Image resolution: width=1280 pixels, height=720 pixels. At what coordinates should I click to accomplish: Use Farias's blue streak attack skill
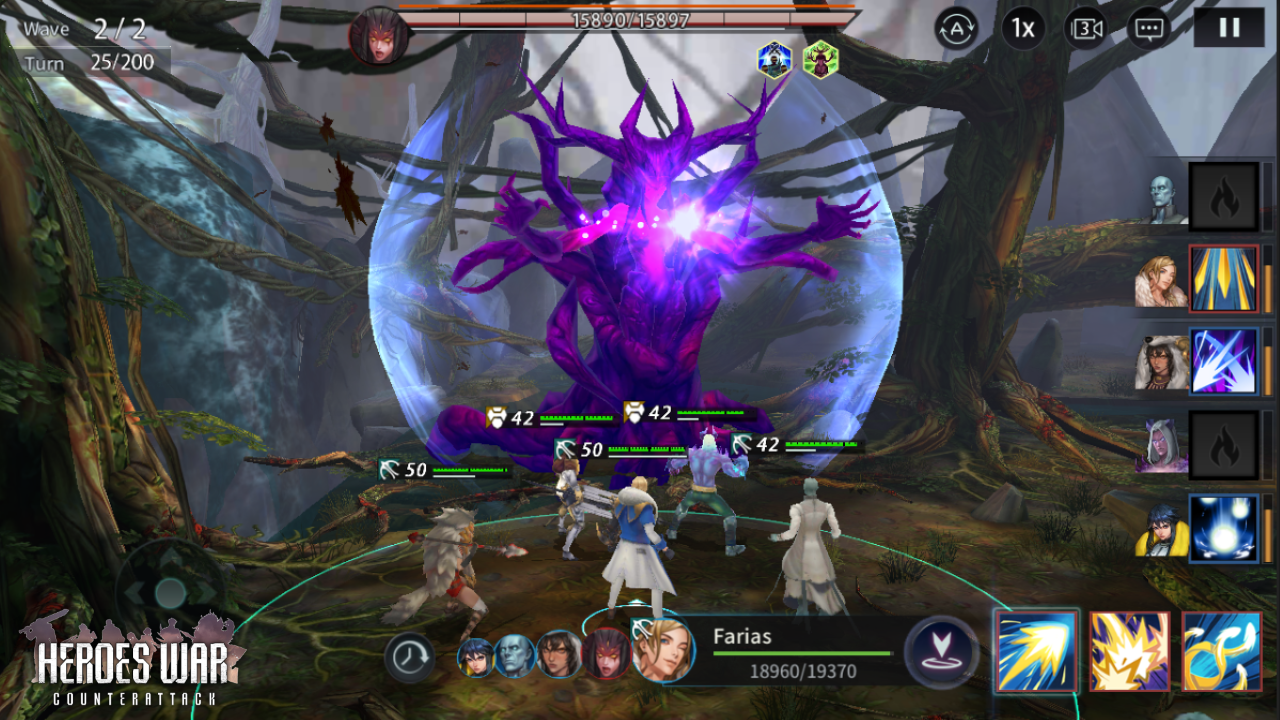click(1036, 652)
